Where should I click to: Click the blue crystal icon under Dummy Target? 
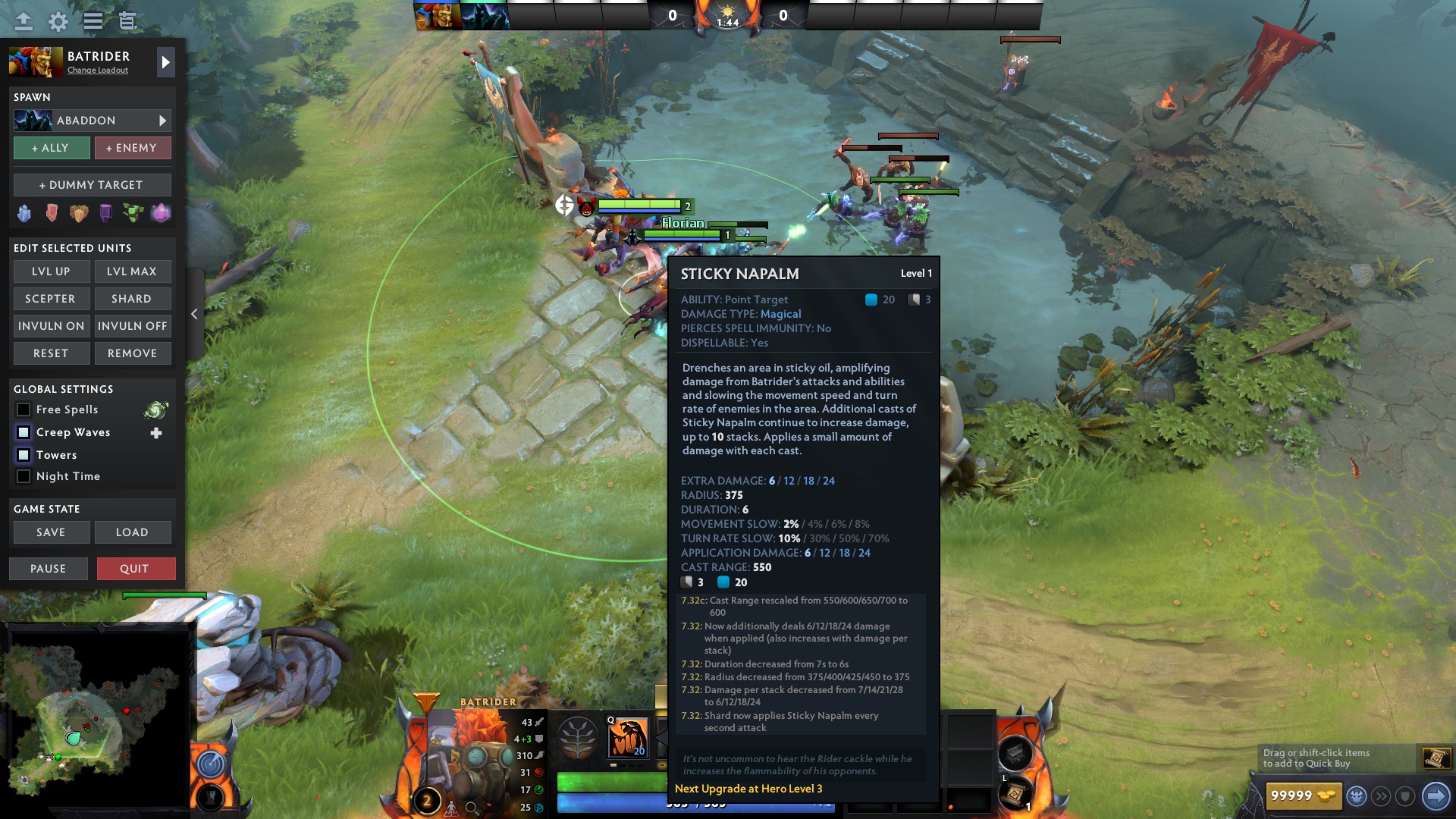pyautogui.click(x=24, y=213)
